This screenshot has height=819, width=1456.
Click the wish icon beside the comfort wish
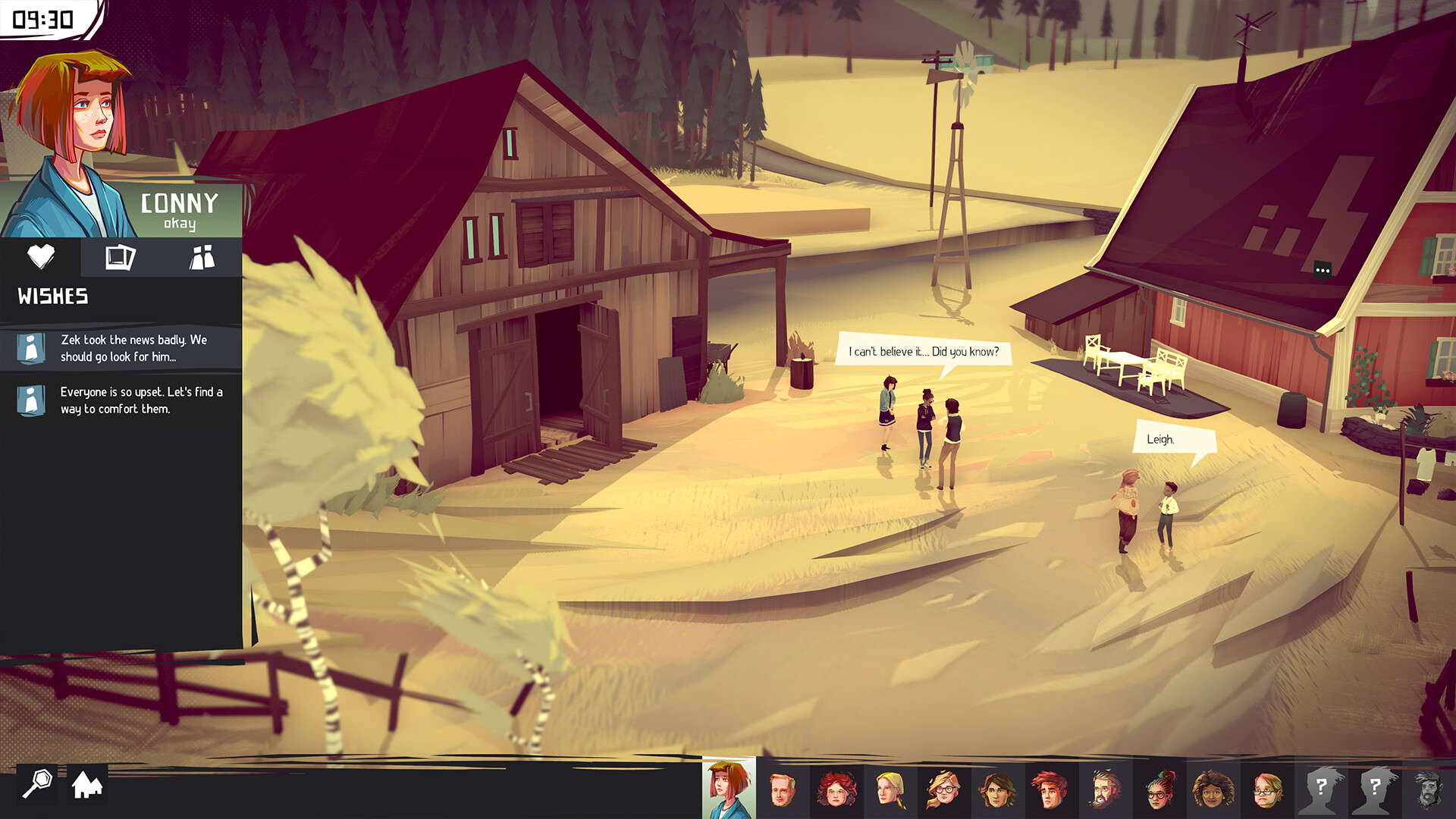(x=31, y=400)
